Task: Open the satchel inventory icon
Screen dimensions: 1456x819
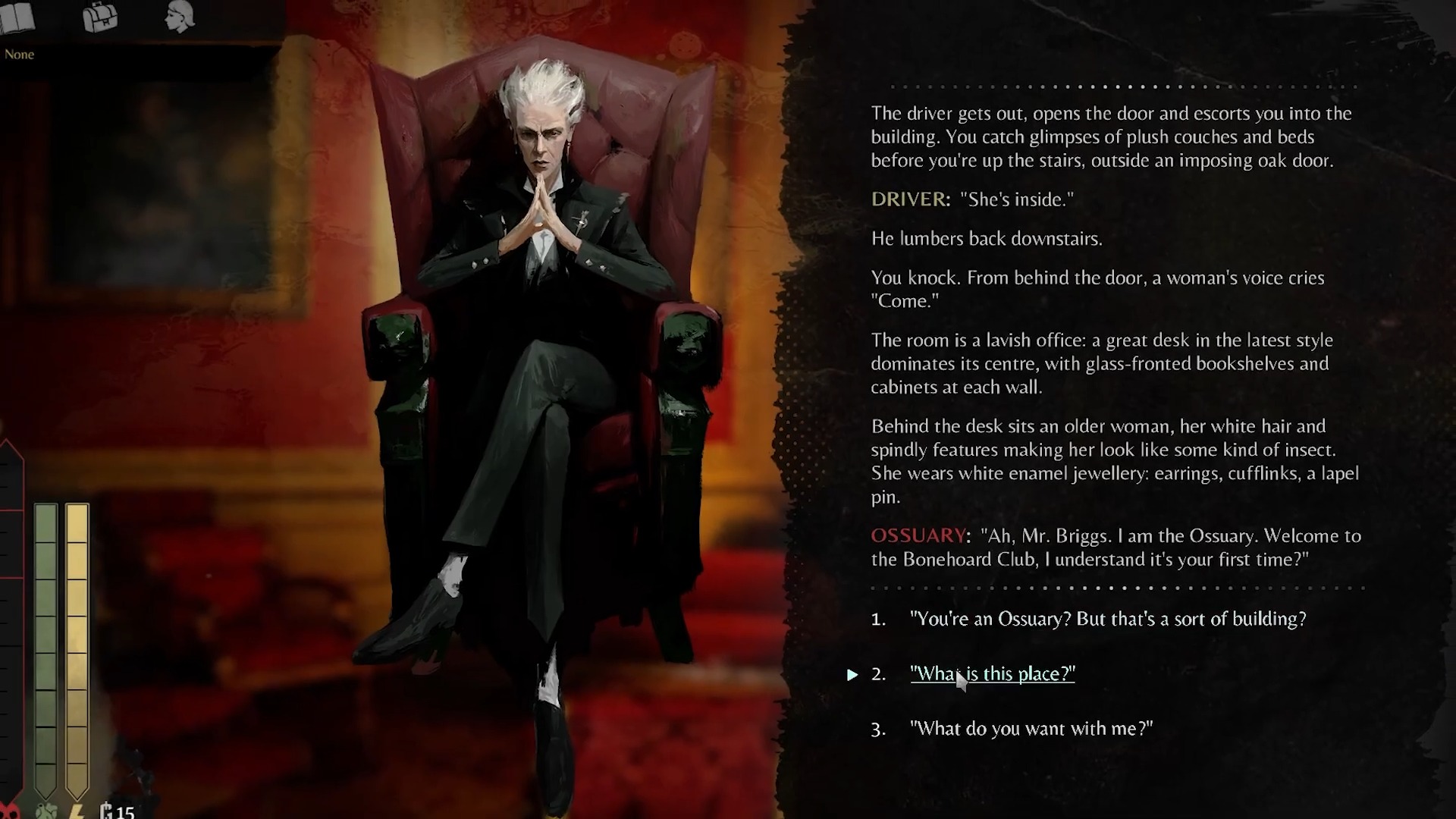Action: pyautogui.click(x=100, y=17)
